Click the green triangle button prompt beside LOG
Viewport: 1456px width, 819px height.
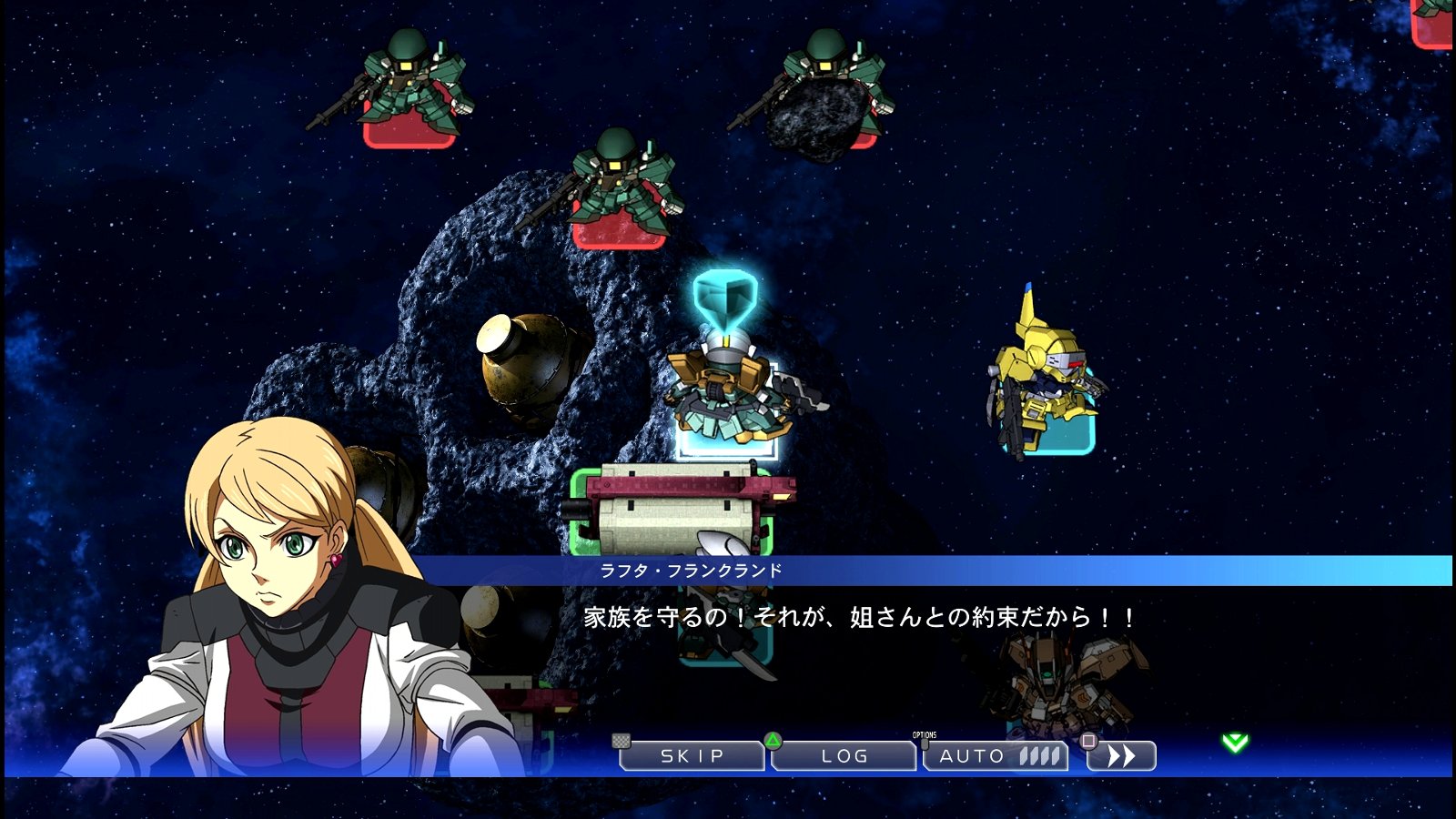(772, 742)
